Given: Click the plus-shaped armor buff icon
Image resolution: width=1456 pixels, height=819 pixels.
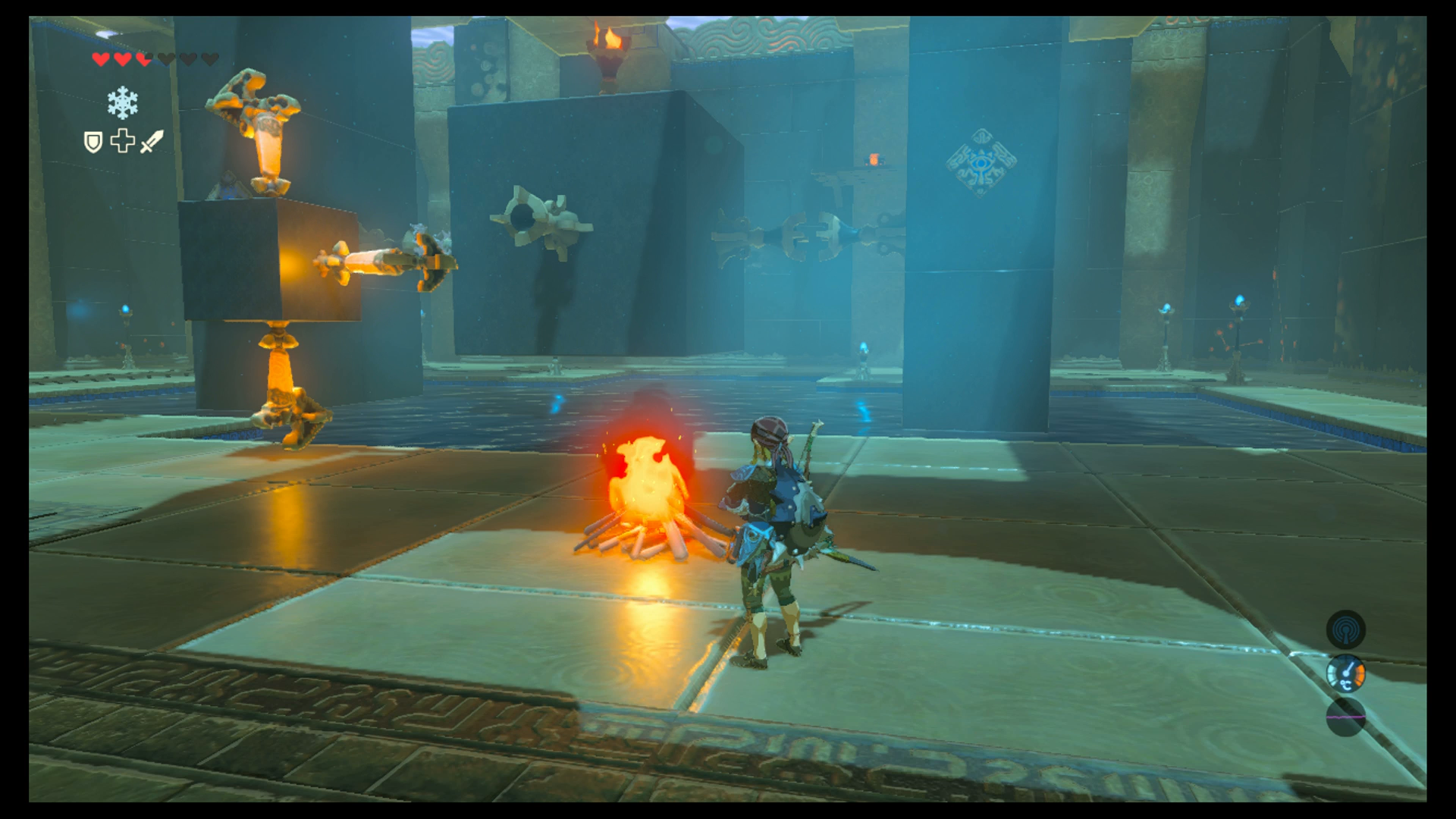Looking at the screenshot, I should point(122,142).
